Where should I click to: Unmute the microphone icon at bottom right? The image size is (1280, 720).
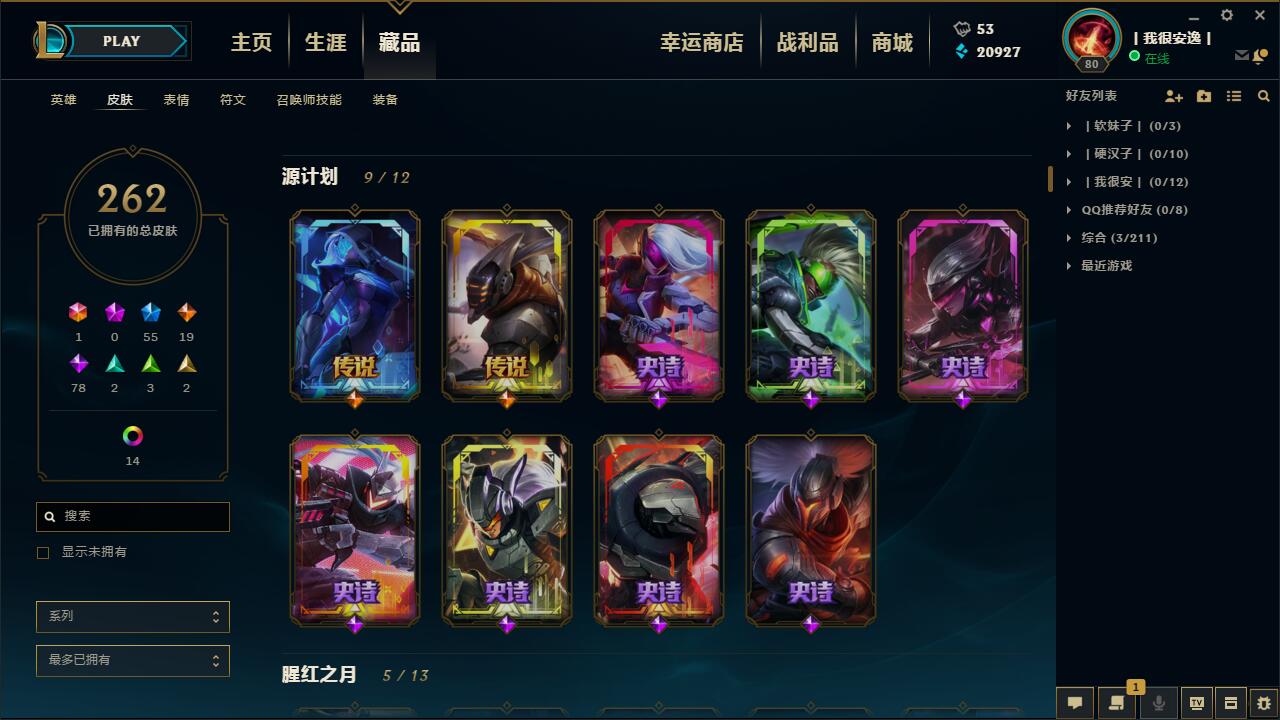[x=1159, y=703]
